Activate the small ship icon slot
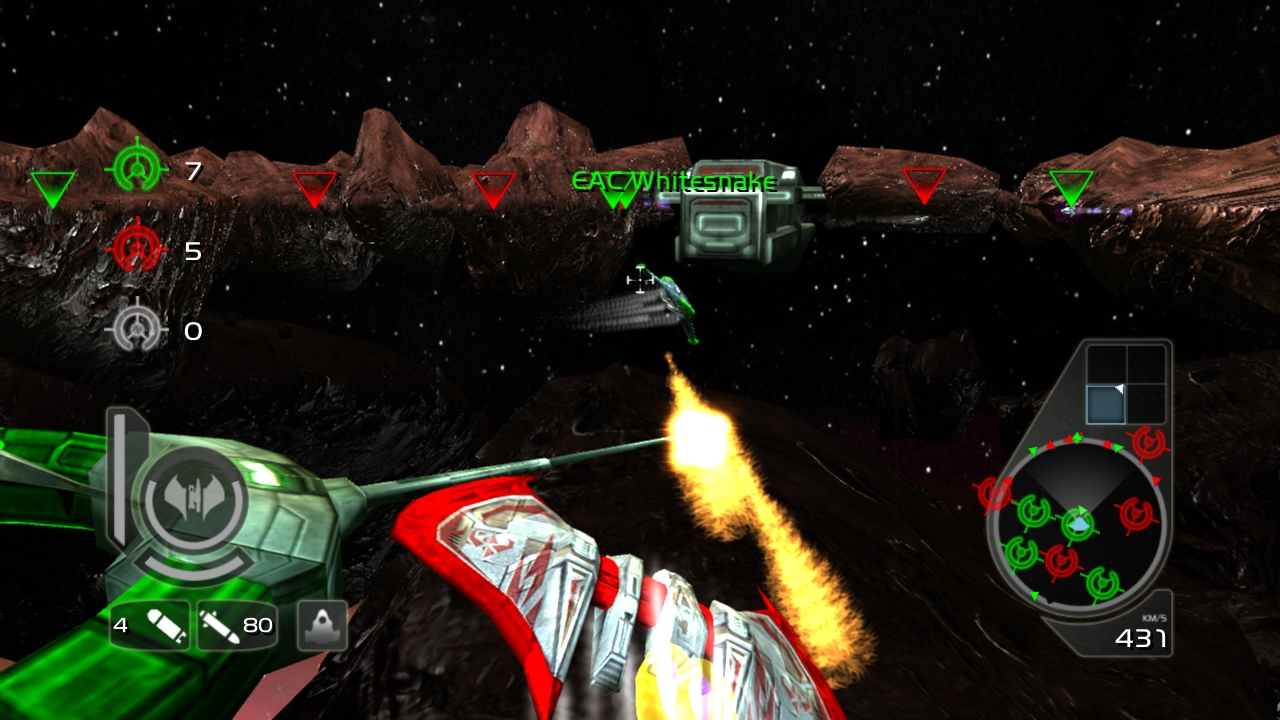 (322, 626)
